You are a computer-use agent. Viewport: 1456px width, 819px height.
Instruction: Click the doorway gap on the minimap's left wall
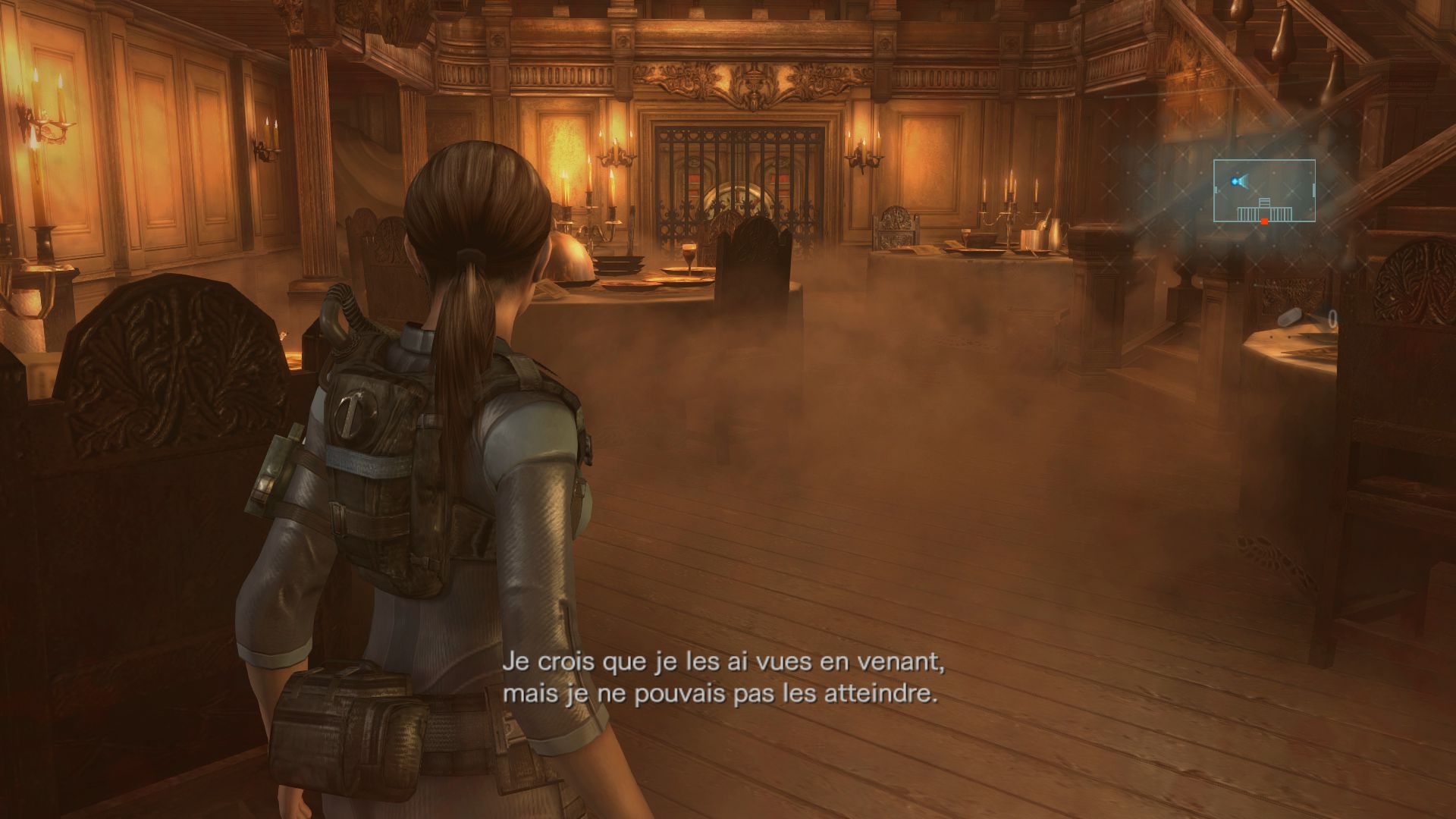pos(1214,188)
